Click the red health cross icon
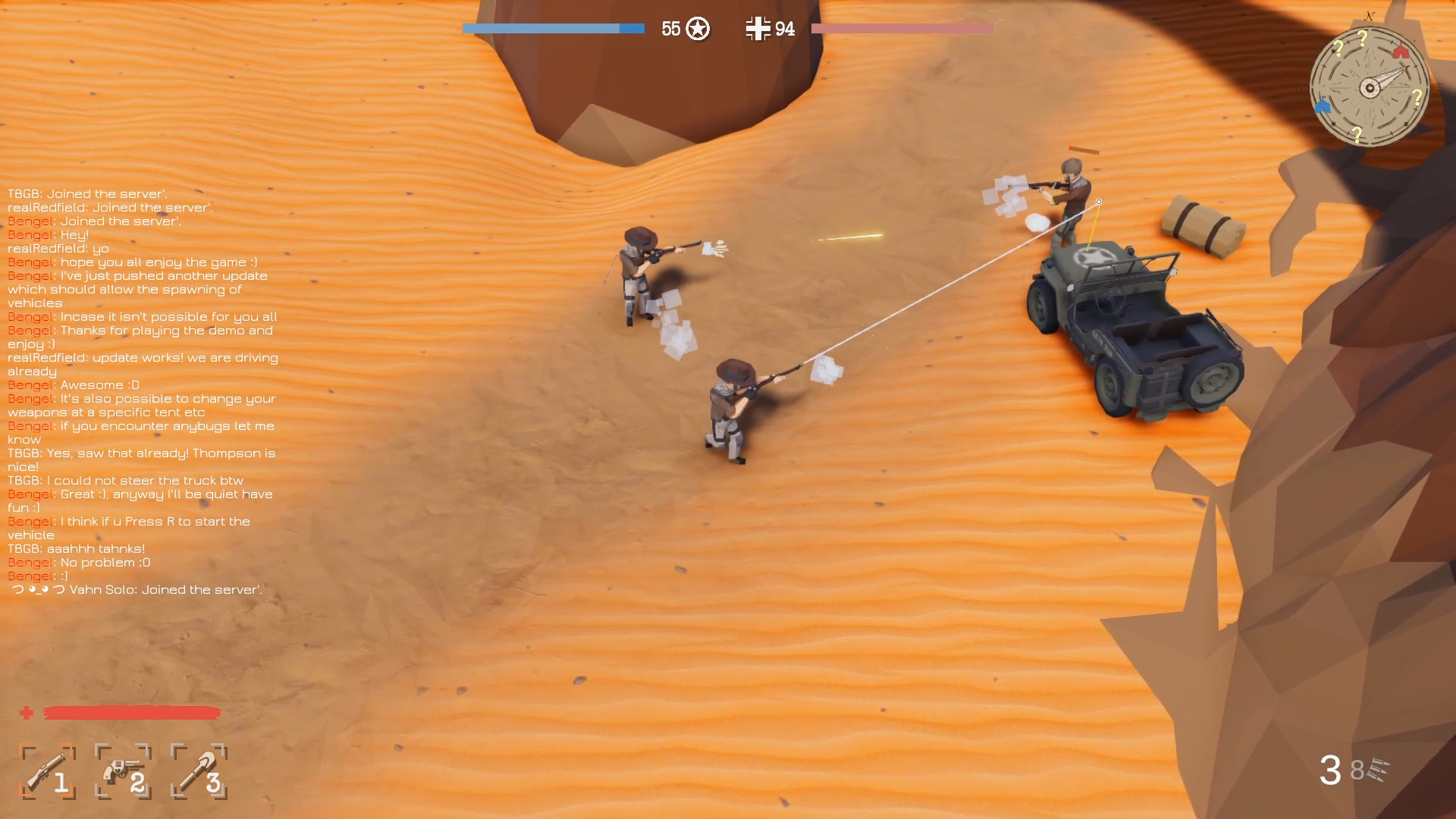This screenshot has height=819, width=1456. 27,714
